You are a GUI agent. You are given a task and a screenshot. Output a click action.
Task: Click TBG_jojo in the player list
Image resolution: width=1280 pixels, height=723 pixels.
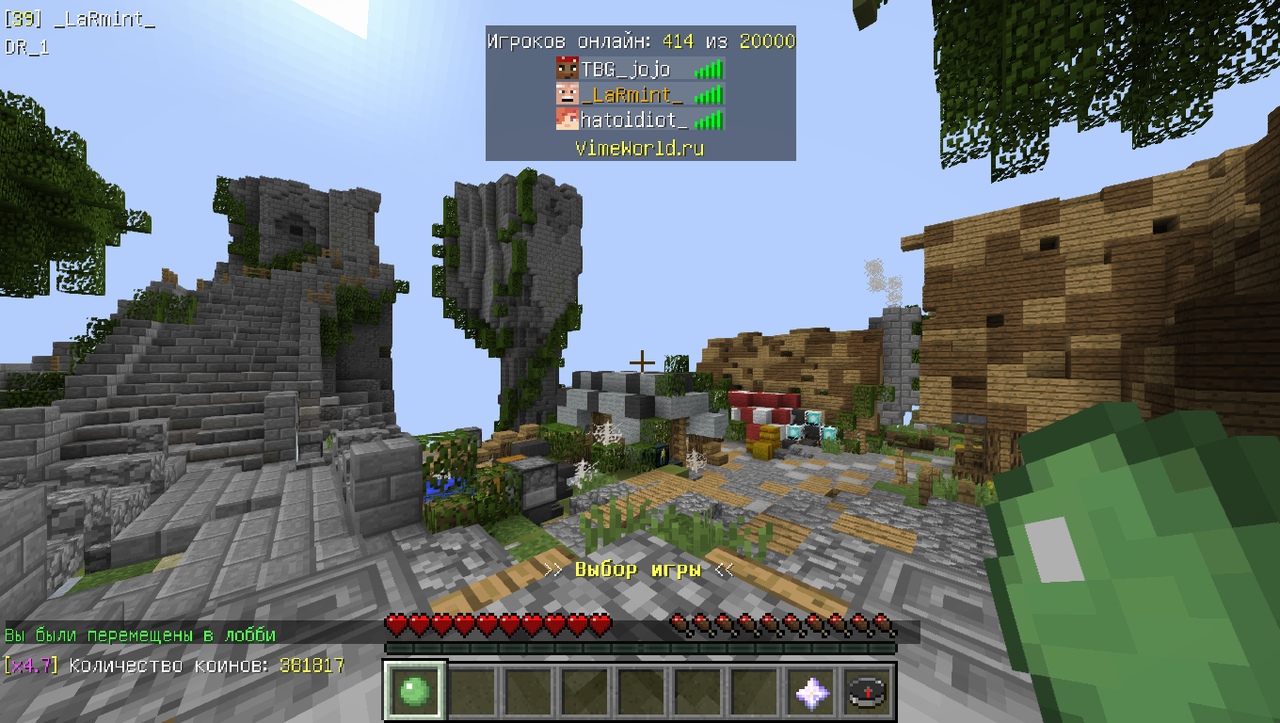pyautogui.click(x=626, y=69)
